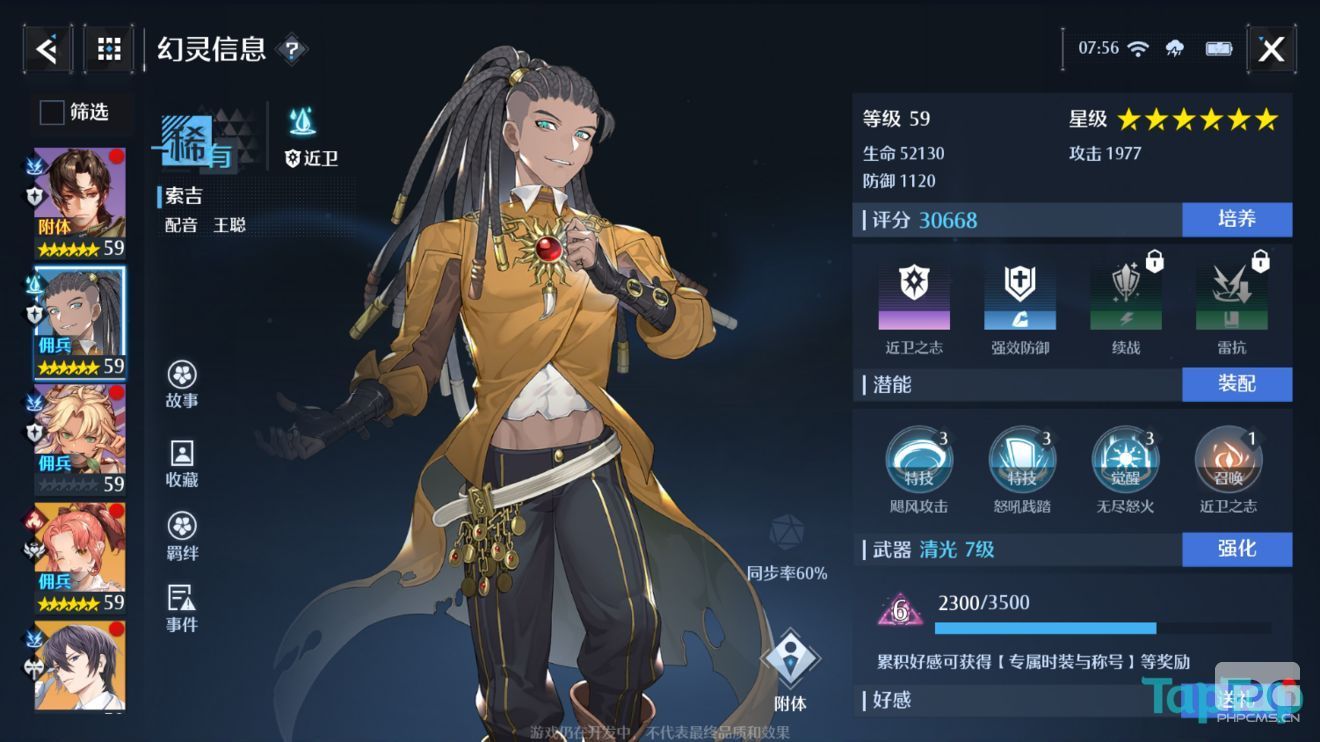
Task: Open the grid menu beside the back arrow
Action: [x=108, y=48]
